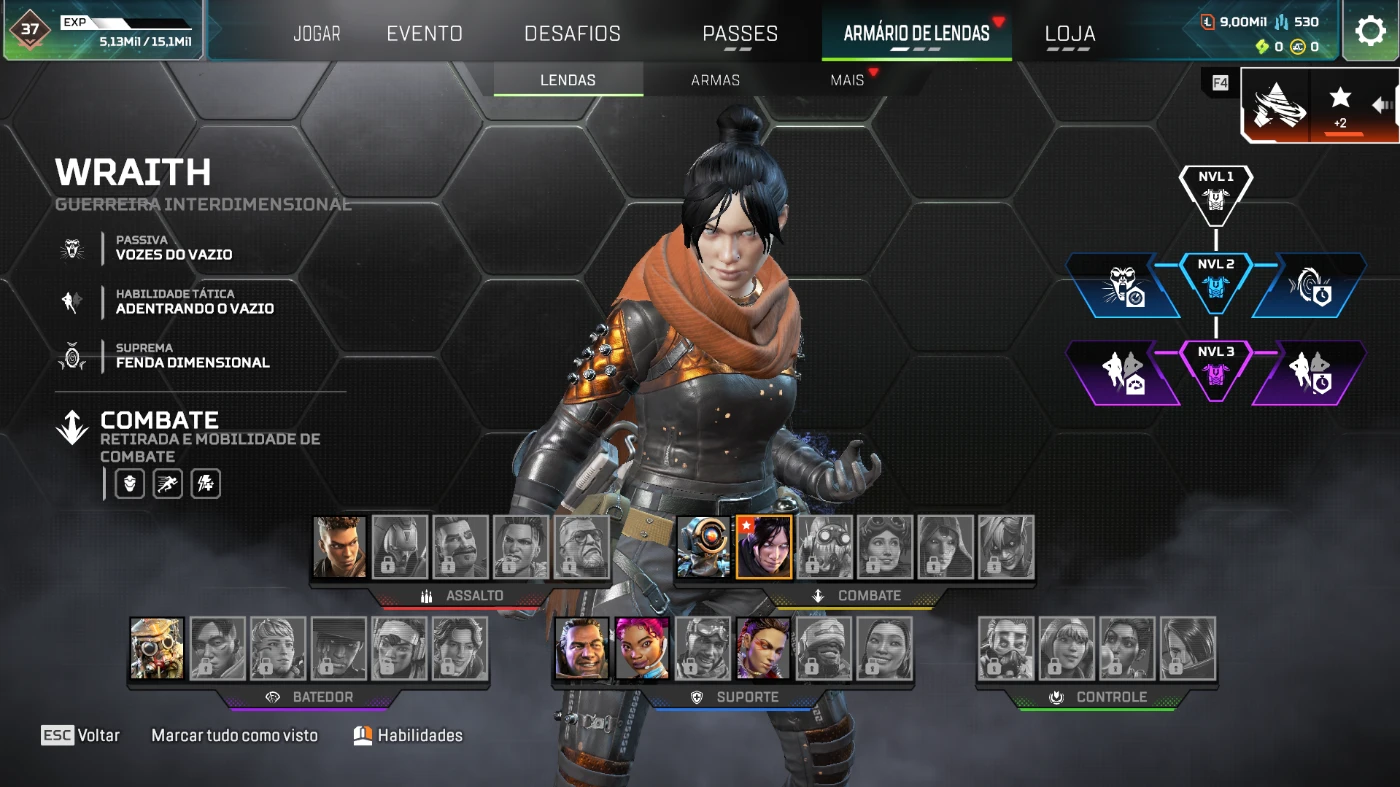1400x787 pixels.
Task: Select the Lendas sub-tab
Action: 568,80
